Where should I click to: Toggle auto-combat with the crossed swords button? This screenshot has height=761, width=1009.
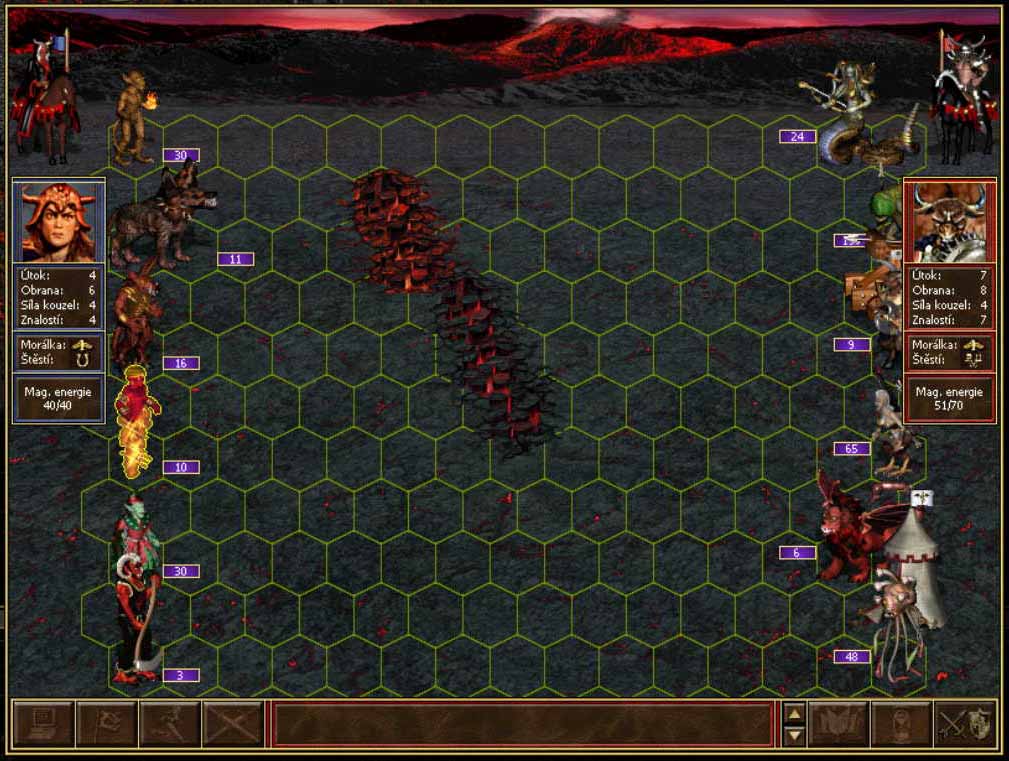point(234,723)
